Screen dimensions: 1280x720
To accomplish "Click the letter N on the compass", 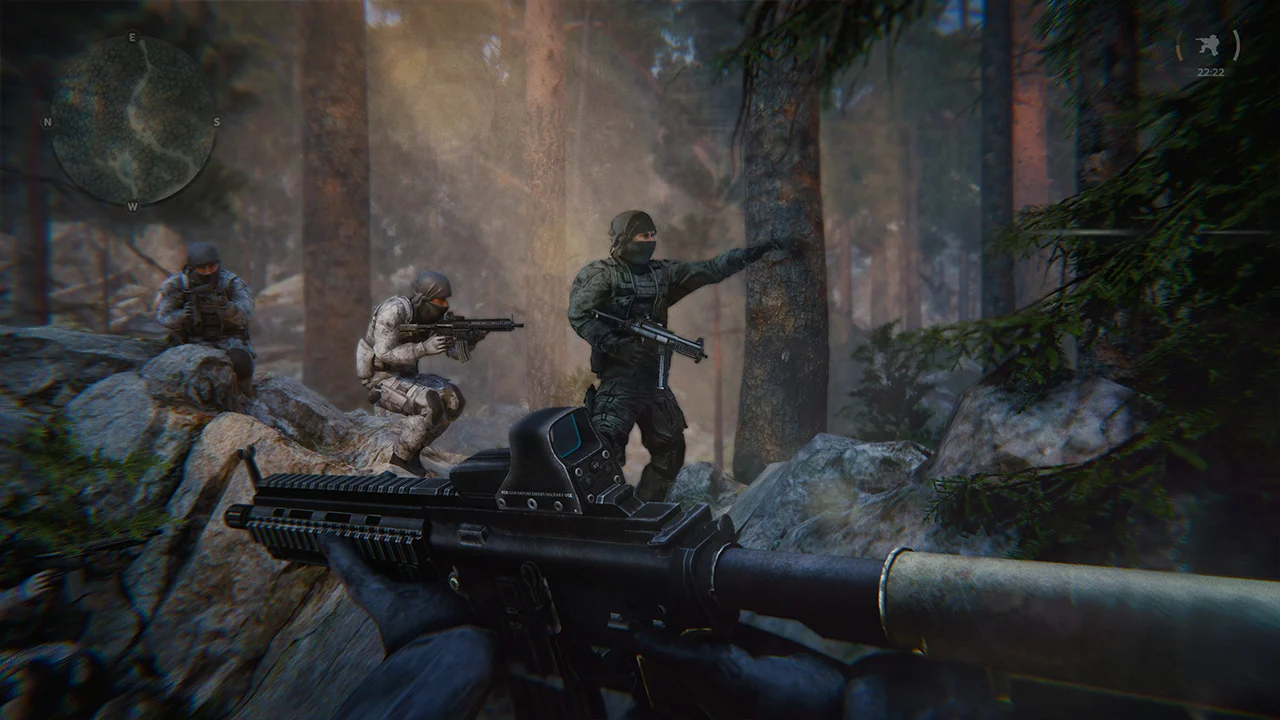I will (47, 122).
